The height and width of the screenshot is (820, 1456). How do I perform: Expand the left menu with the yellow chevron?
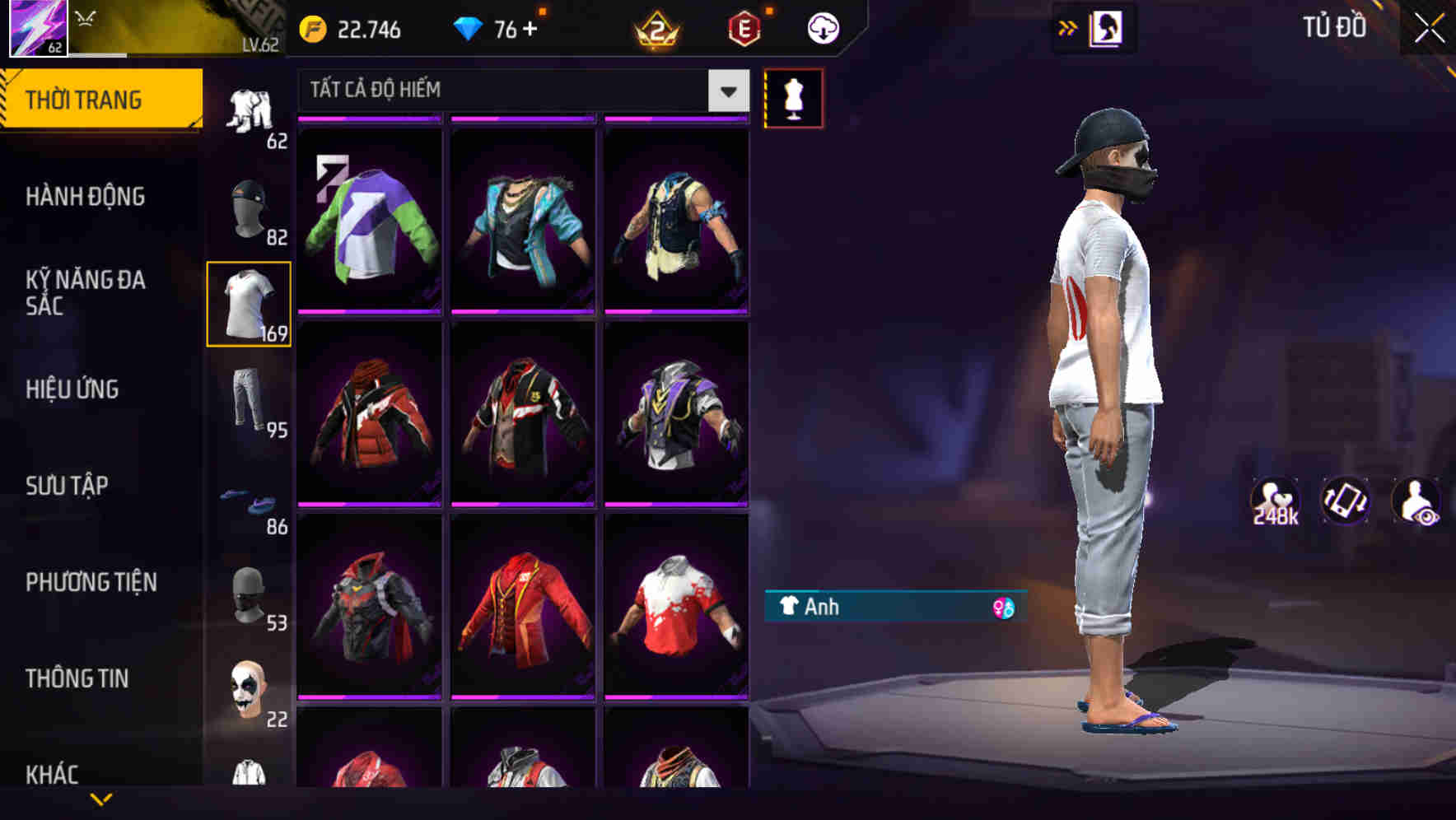[101, 799]
